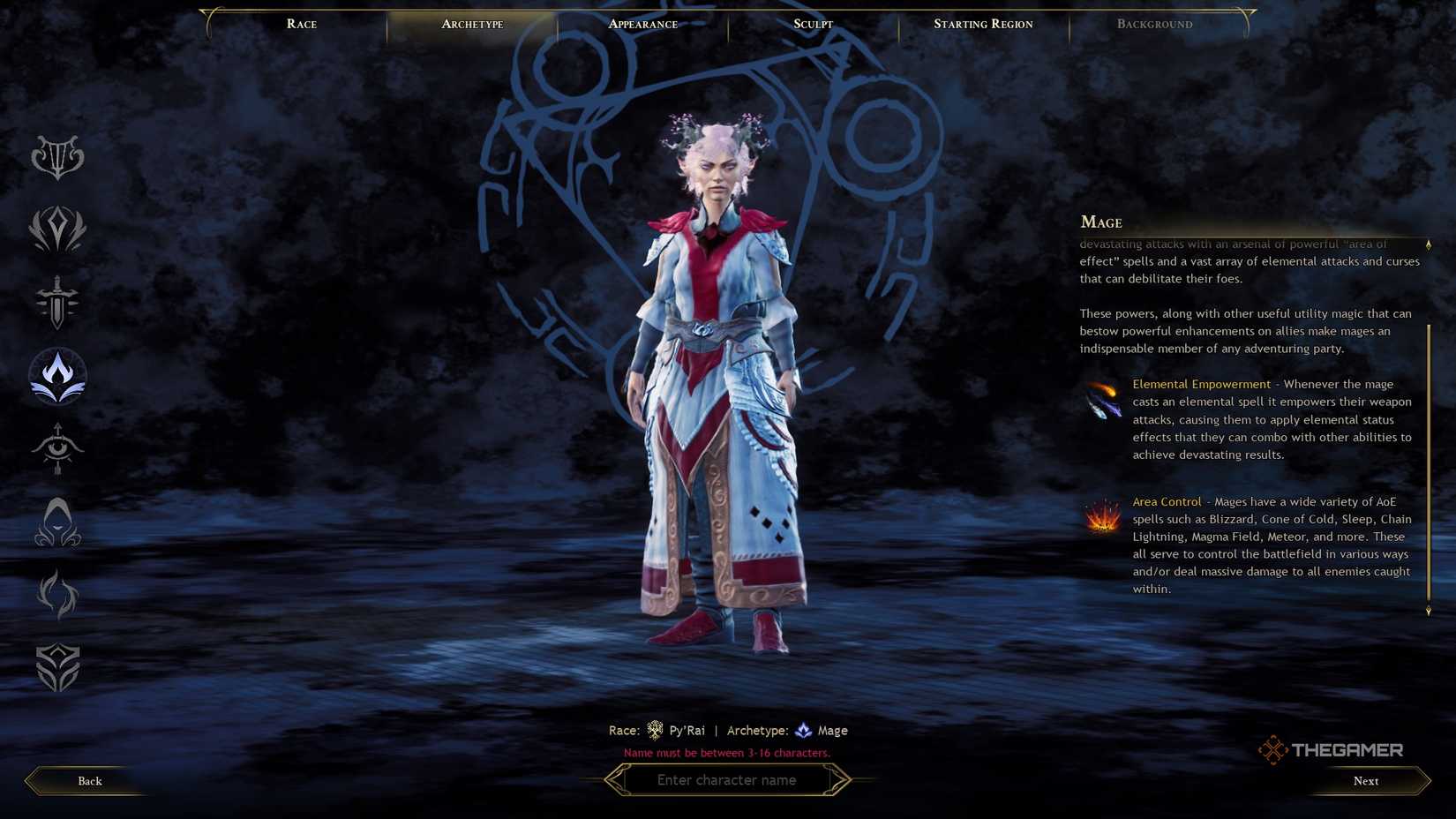
Task: Choose the Tank shield archetype icon
Action: 57,668
